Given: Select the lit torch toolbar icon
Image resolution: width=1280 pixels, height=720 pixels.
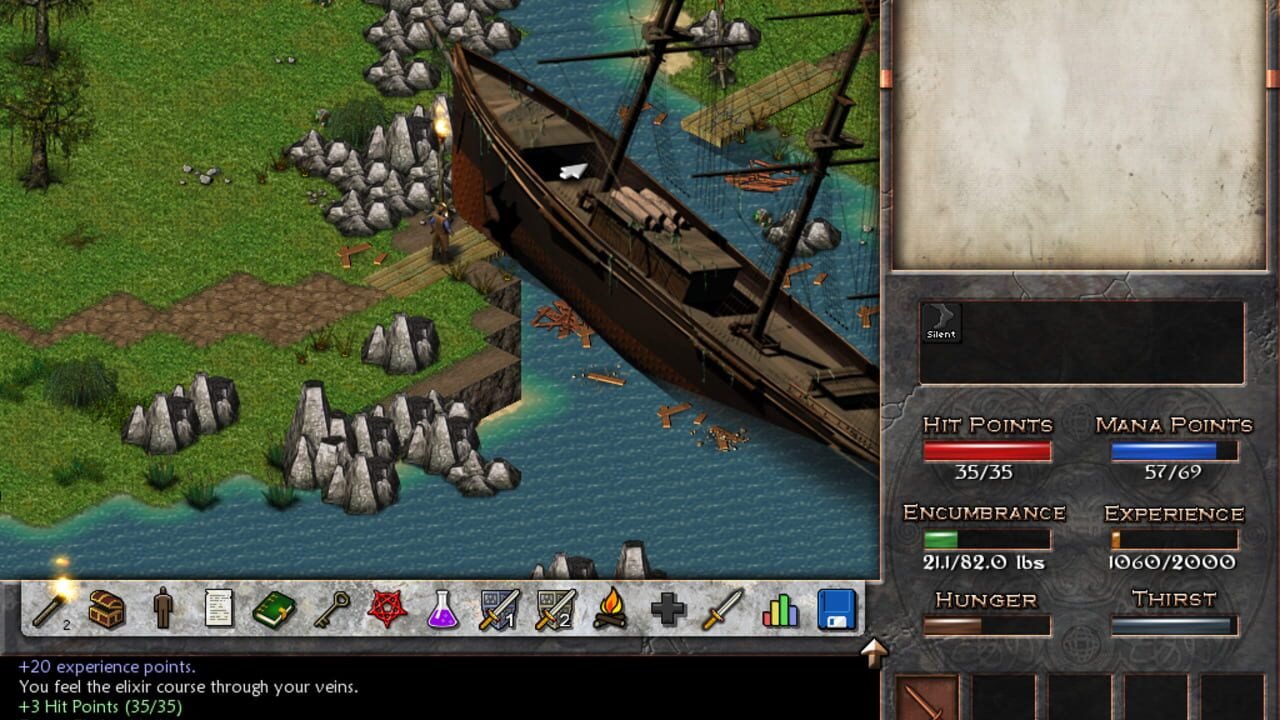Looking at the screenshot, I should [x=50, y=607].
